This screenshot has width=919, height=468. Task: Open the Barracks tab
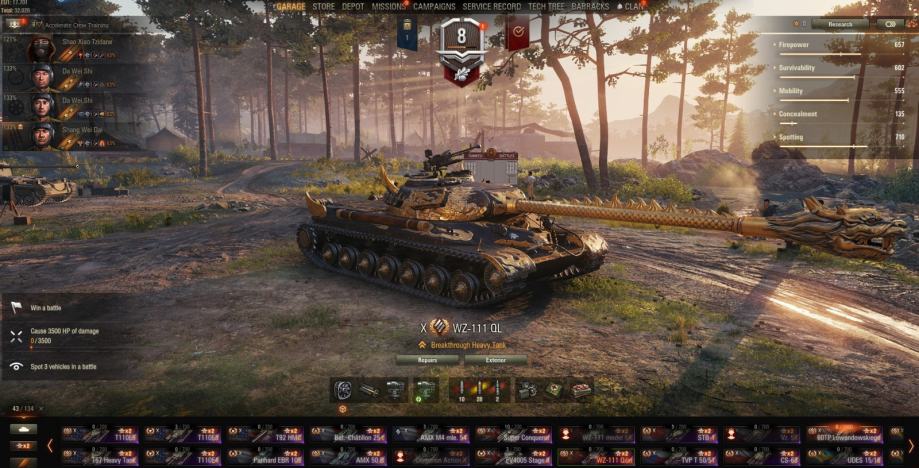coord(590,6)
